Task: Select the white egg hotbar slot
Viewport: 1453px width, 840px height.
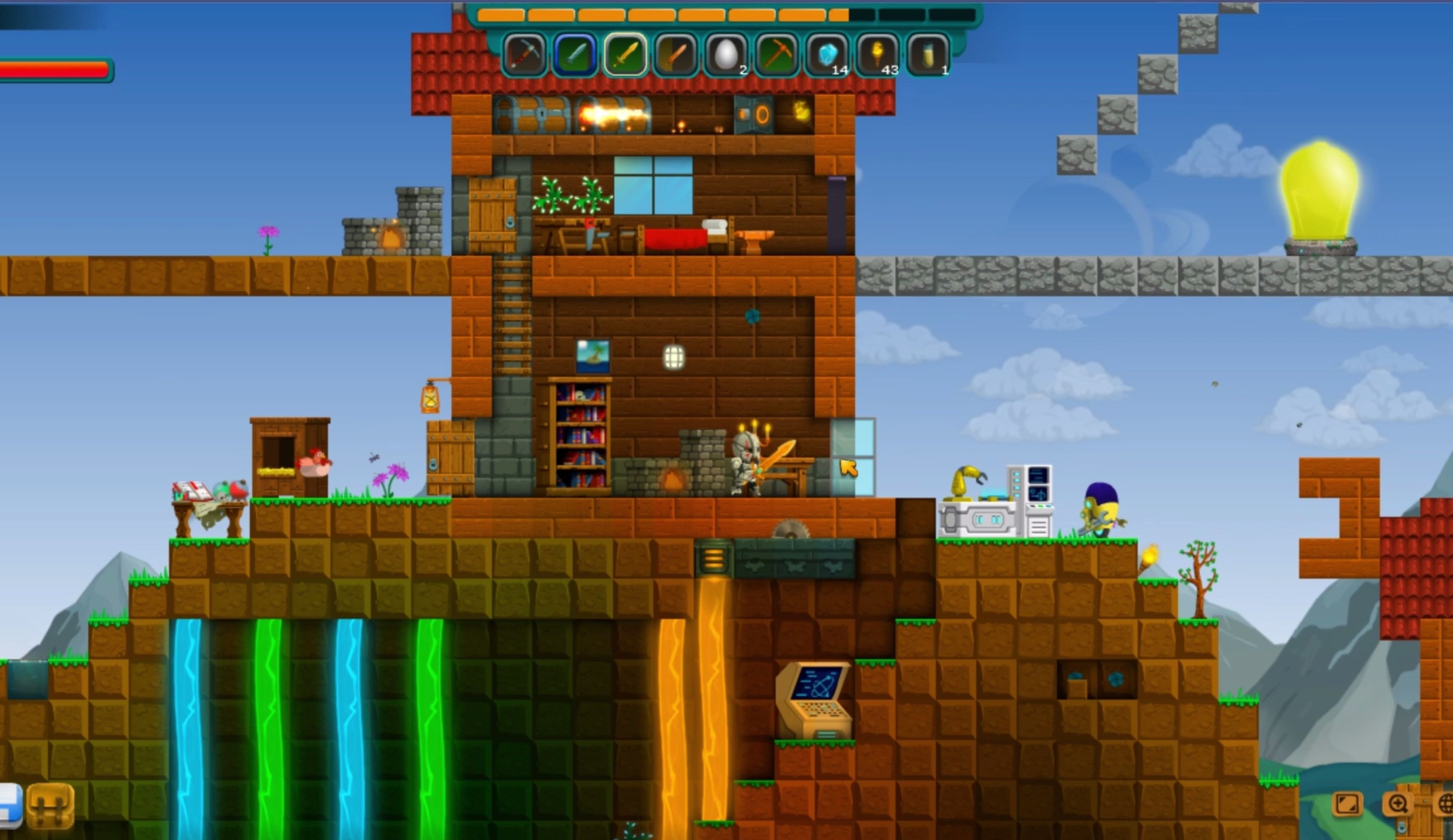Action: click(x=726, y=55)
